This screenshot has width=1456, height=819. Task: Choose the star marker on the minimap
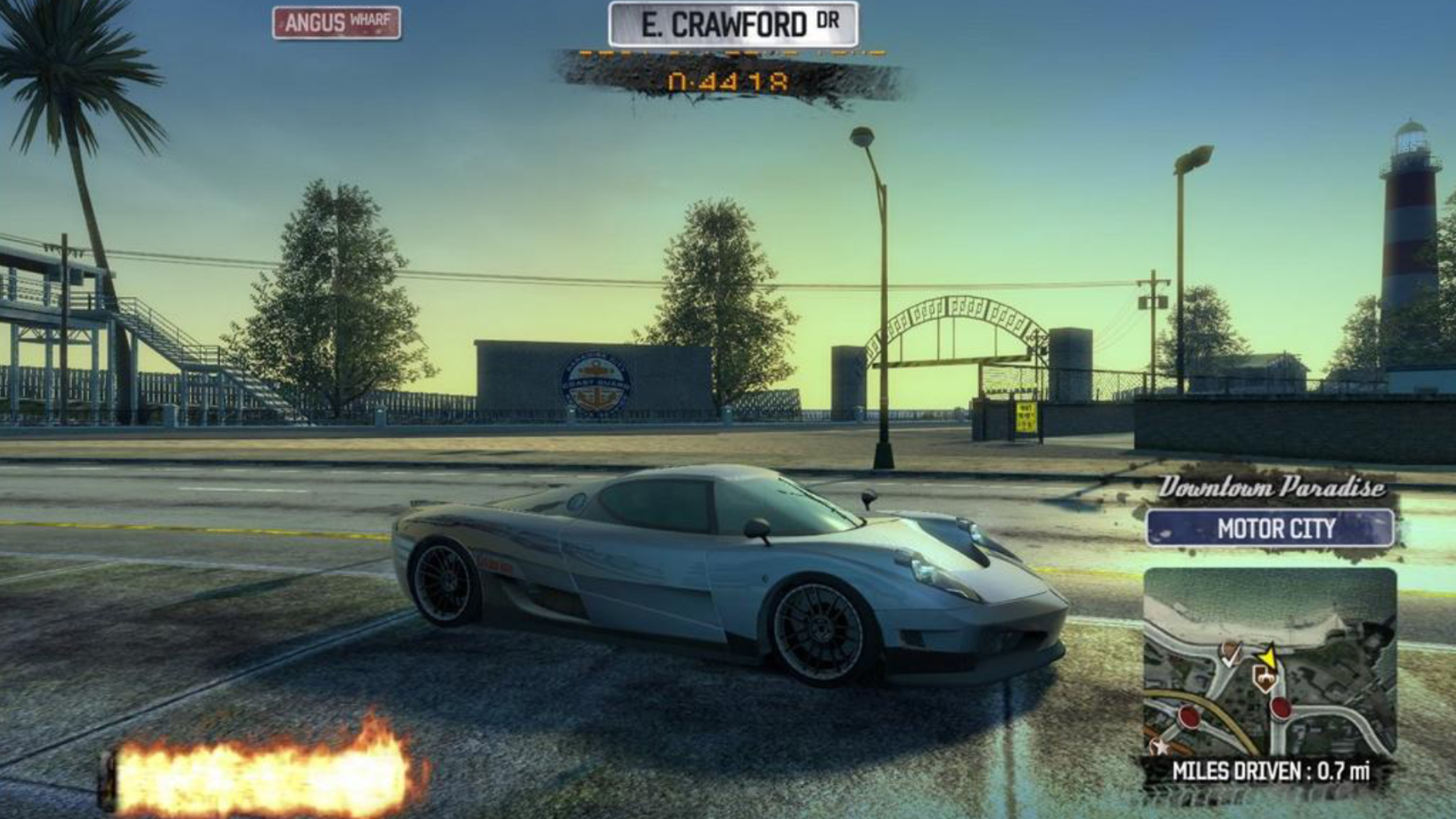pos(1159,746)
